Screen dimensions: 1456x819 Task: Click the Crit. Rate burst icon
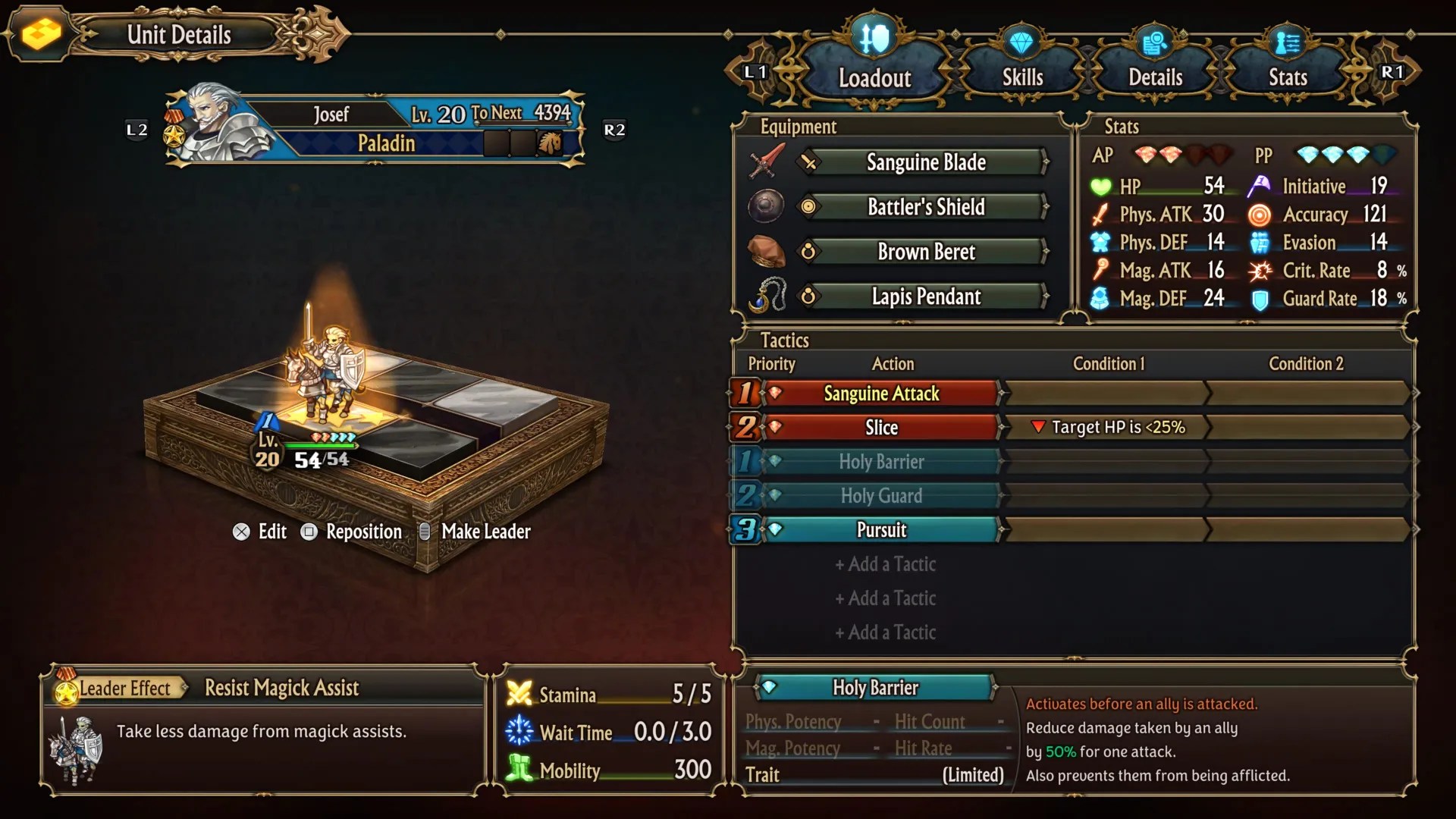tap(1259, 271)
